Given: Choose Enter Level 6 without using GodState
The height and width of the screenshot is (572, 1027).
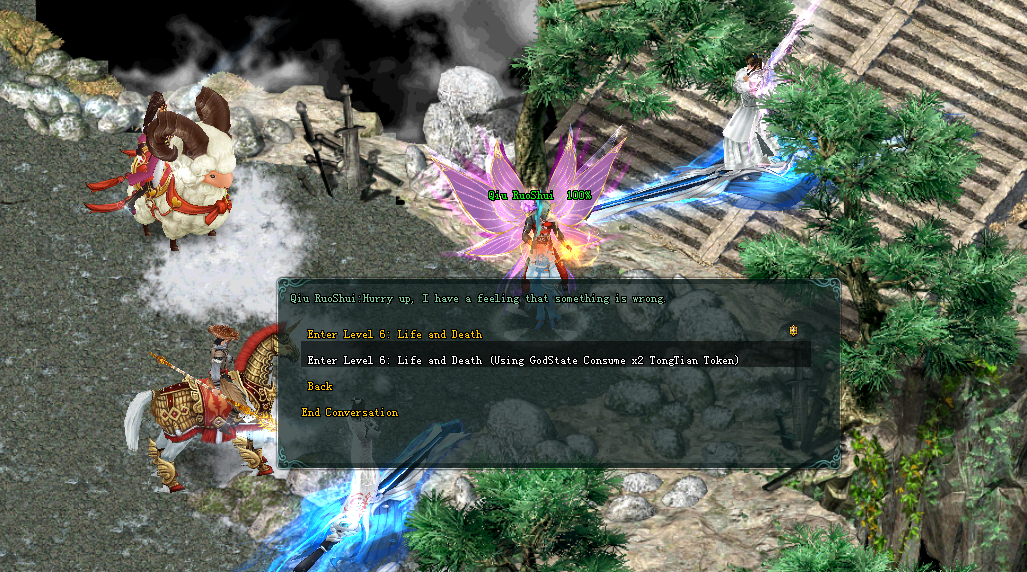Looking at the screenshot, I should 394,334.
